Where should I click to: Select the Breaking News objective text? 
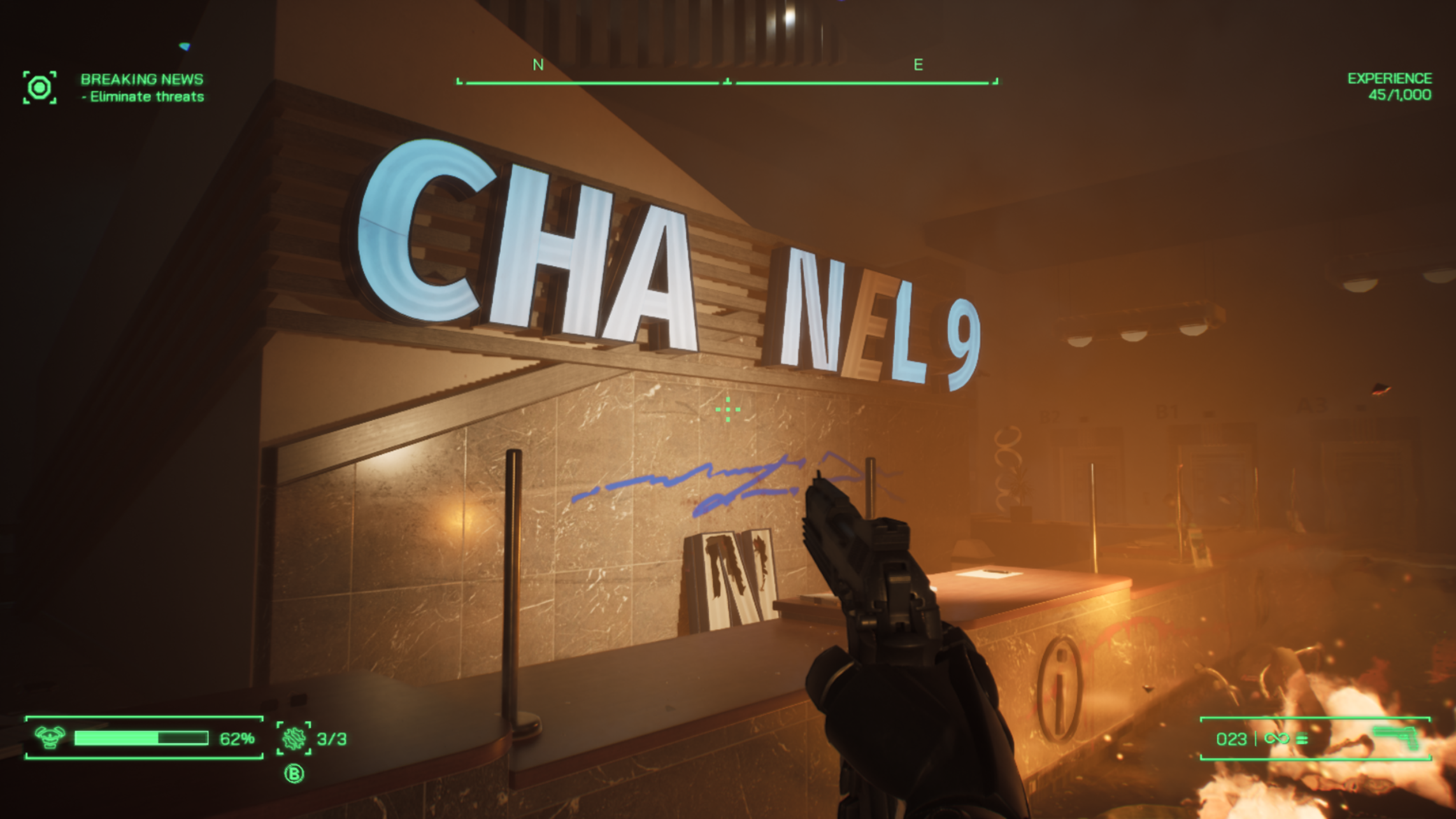pyautogui.click(x=142, y=80)
